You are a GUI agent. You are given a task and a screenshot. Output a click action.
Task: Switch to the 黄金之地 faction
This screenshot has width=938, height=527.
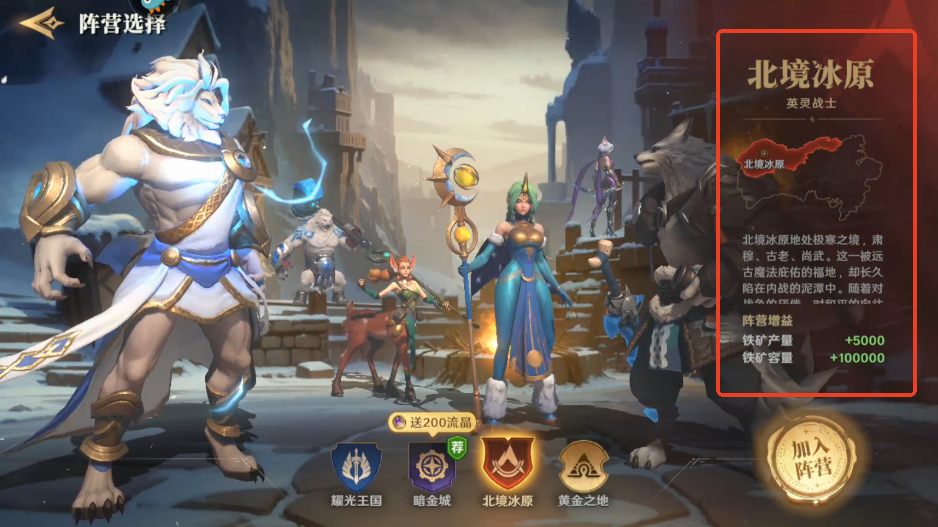pyautogui.click(x=582, y=467)
